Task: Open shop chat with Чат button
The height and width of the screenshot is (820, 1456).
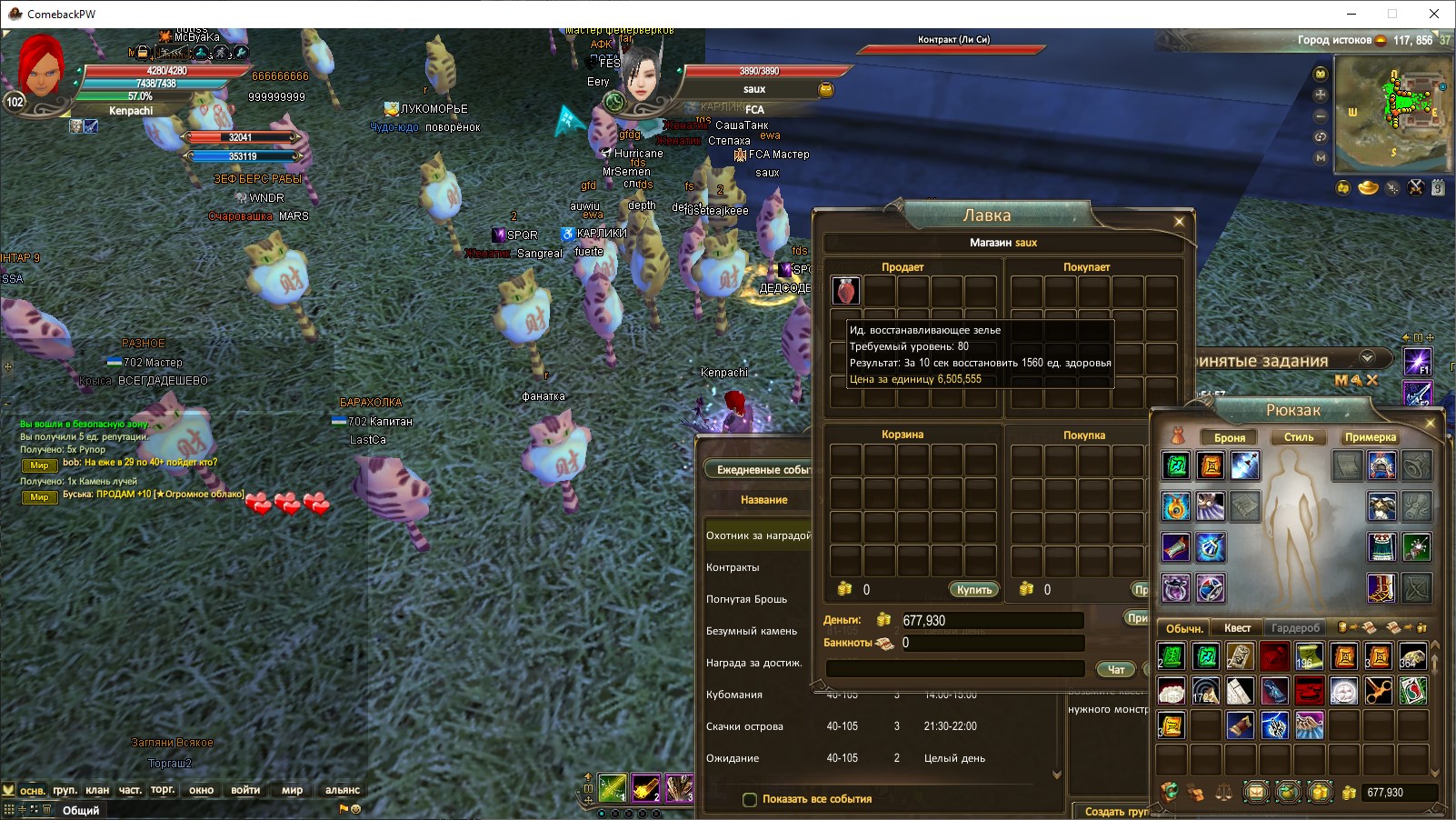Action: [1116, 669]
